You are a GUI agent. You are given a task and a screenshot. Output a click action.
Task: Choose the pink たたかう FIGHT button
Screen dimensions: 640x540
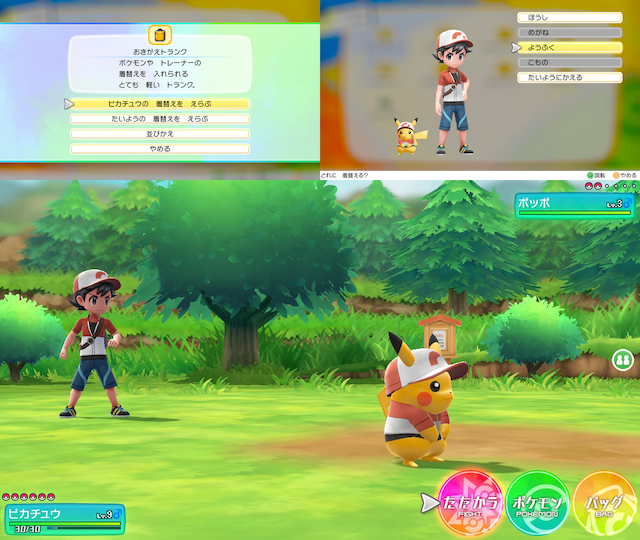click(468, 501)
